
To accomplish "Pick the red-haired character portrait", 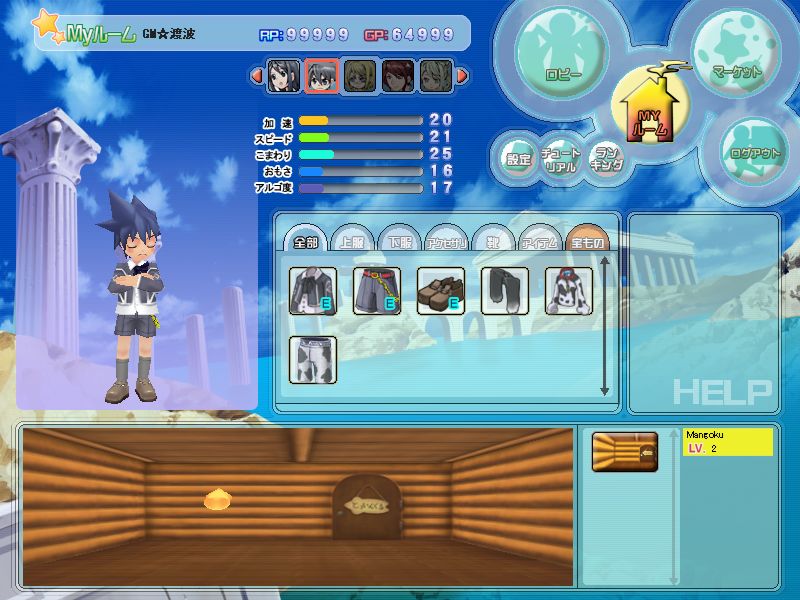I will point(397,75).
